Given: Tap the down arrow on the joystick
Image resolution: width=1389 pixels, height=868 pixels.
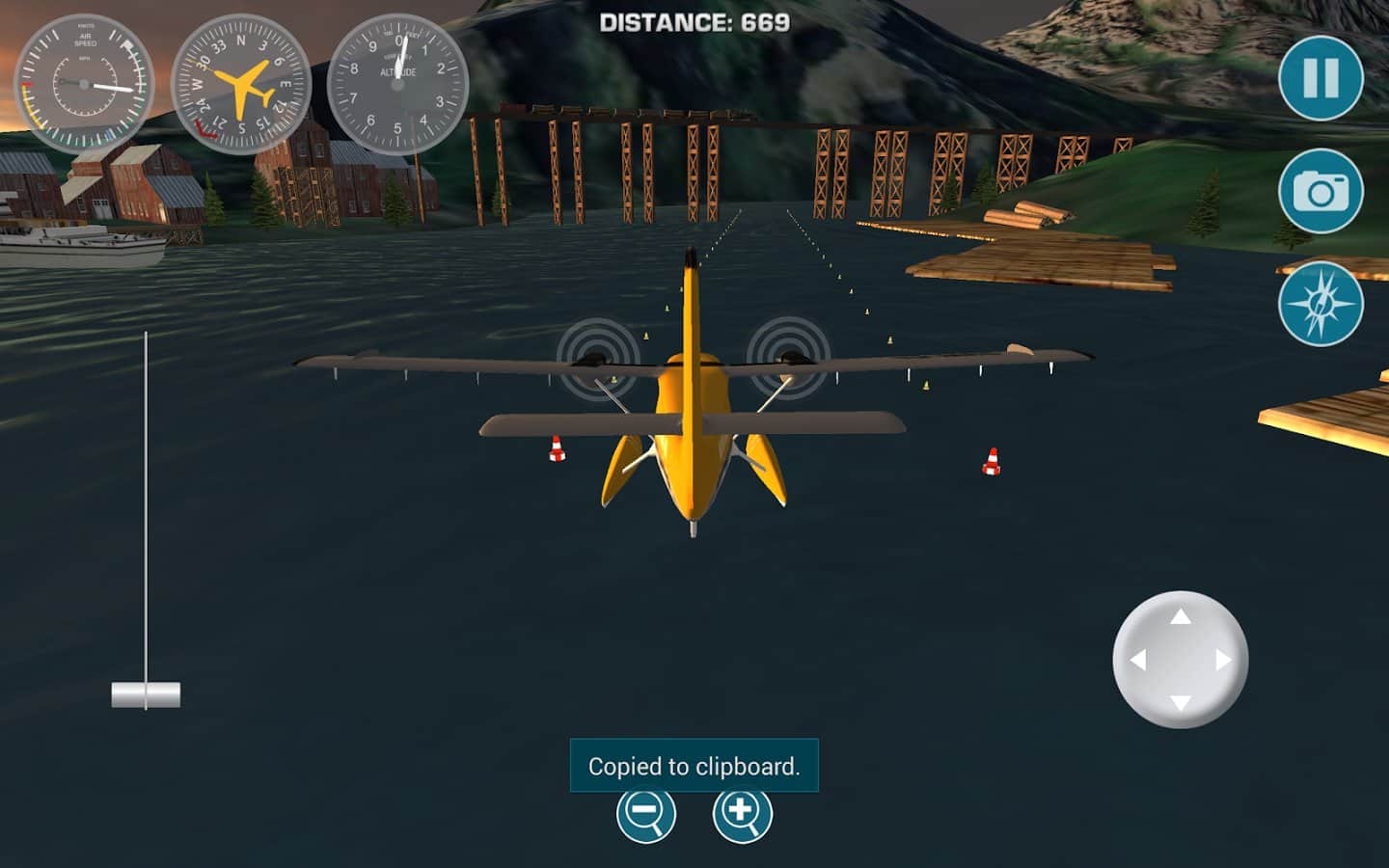Looking at the screenshot, I should click(x=1181, y=702).
